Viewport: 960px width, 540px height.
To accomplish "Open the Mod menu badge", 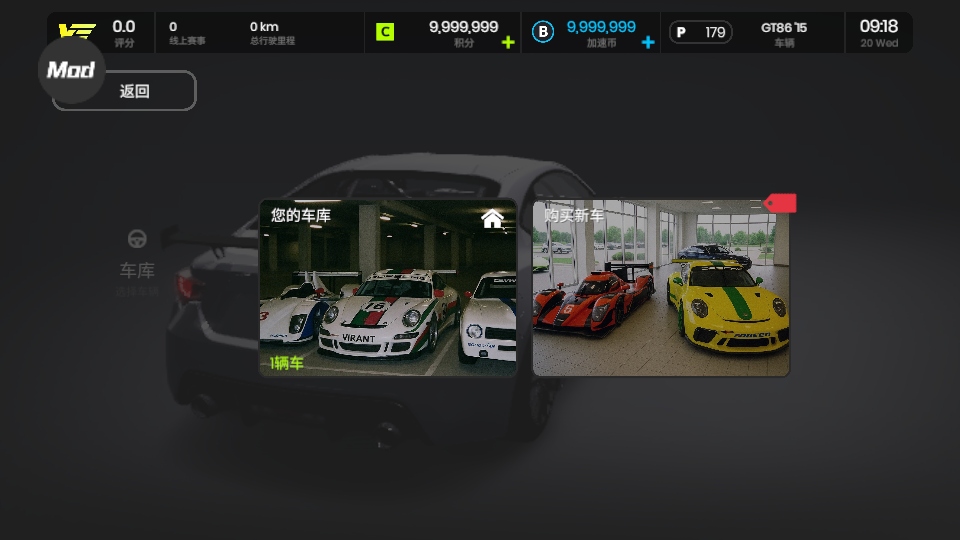I will 71,70.
